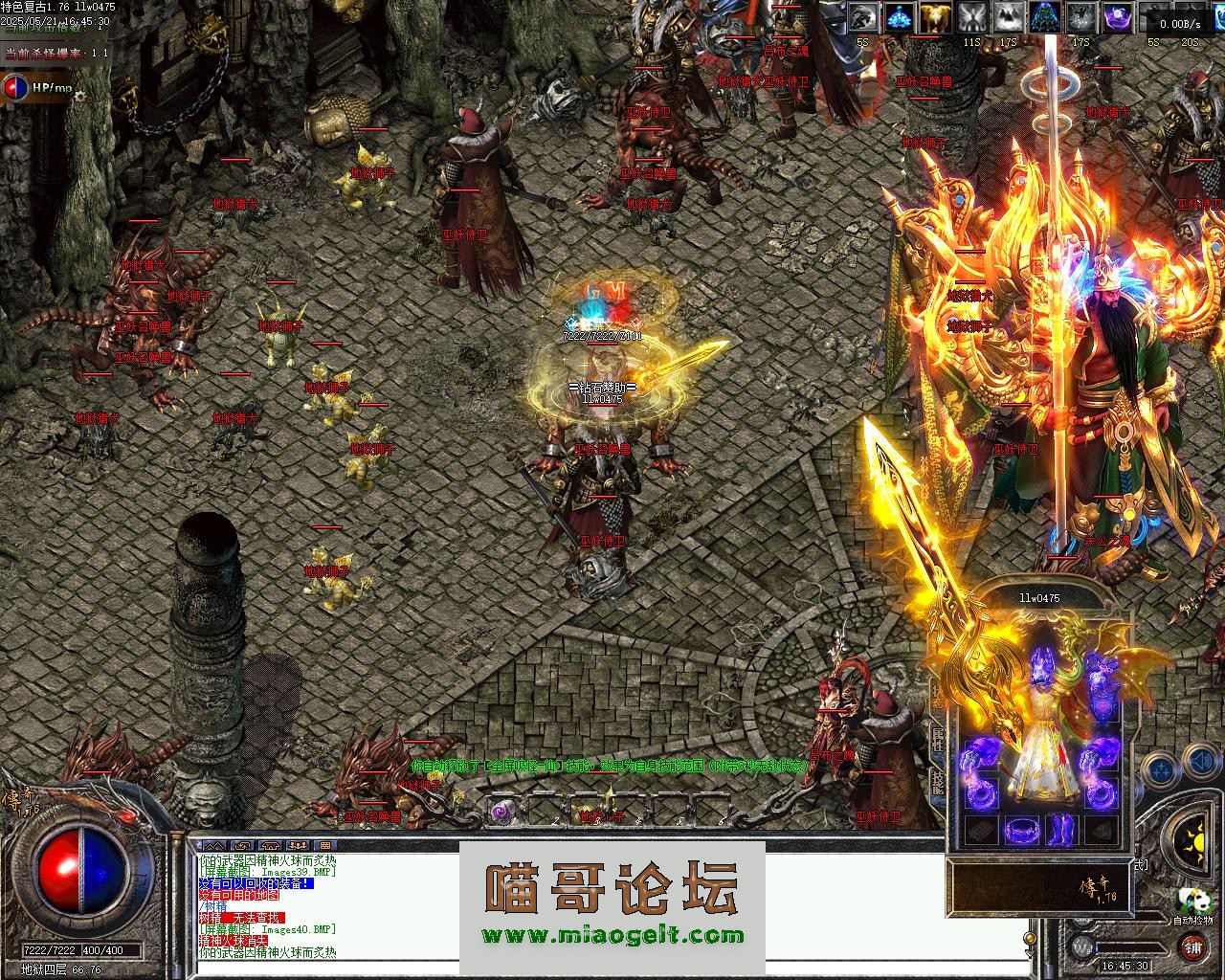Click the sun day-night indicator
Viewport: 1225px width, 980px height.
pyautogui.click(x=1197, y=843)
